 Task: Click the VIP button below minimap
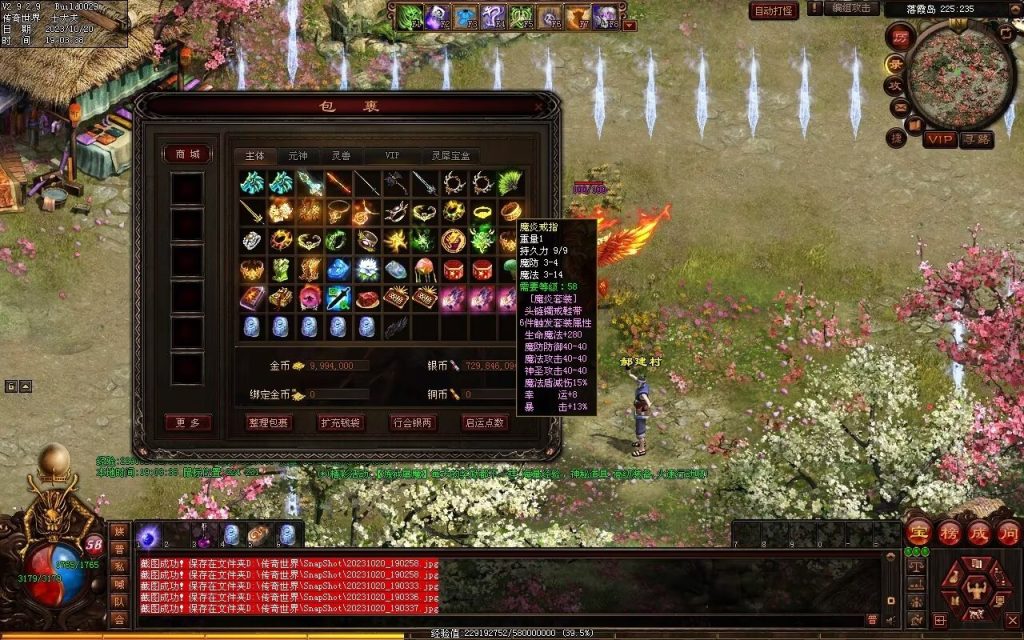(939, 139)
